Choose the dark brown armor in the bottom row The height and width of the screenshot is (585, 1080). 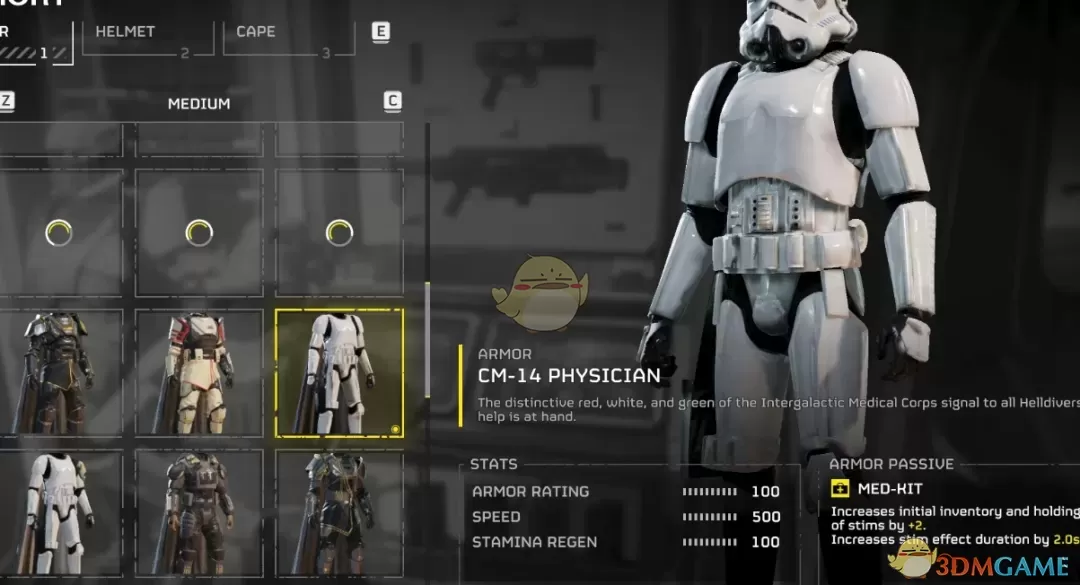199,514
